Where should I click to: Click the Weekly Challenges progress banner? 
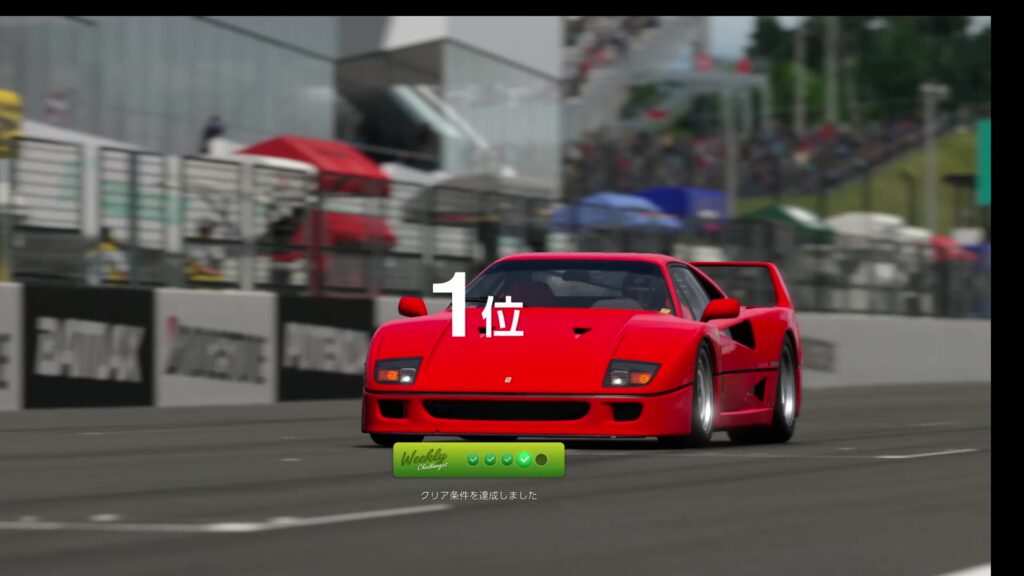click(x=478, y=460)
